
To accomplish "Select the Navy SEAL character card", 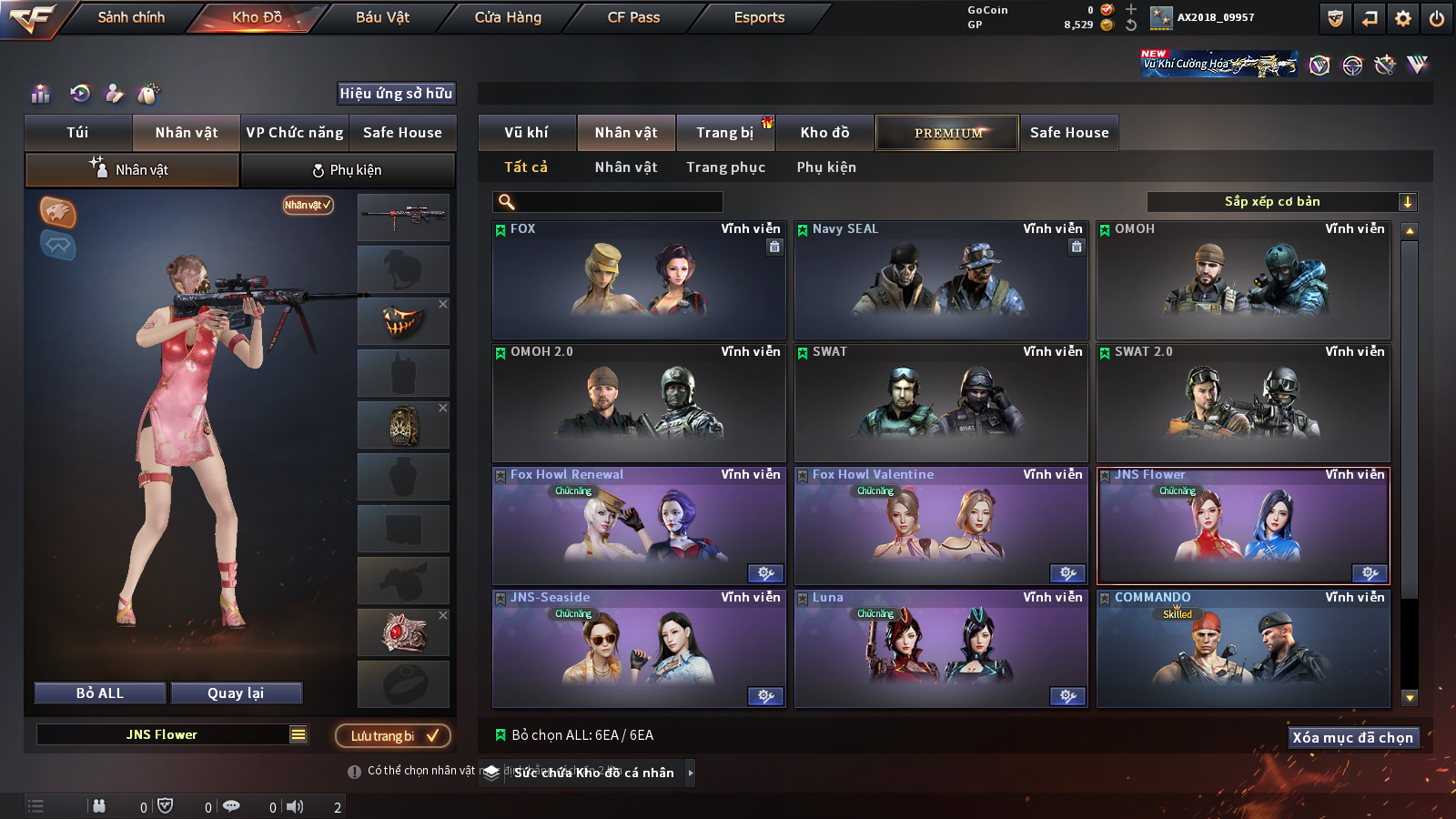I will coord(941,280).
